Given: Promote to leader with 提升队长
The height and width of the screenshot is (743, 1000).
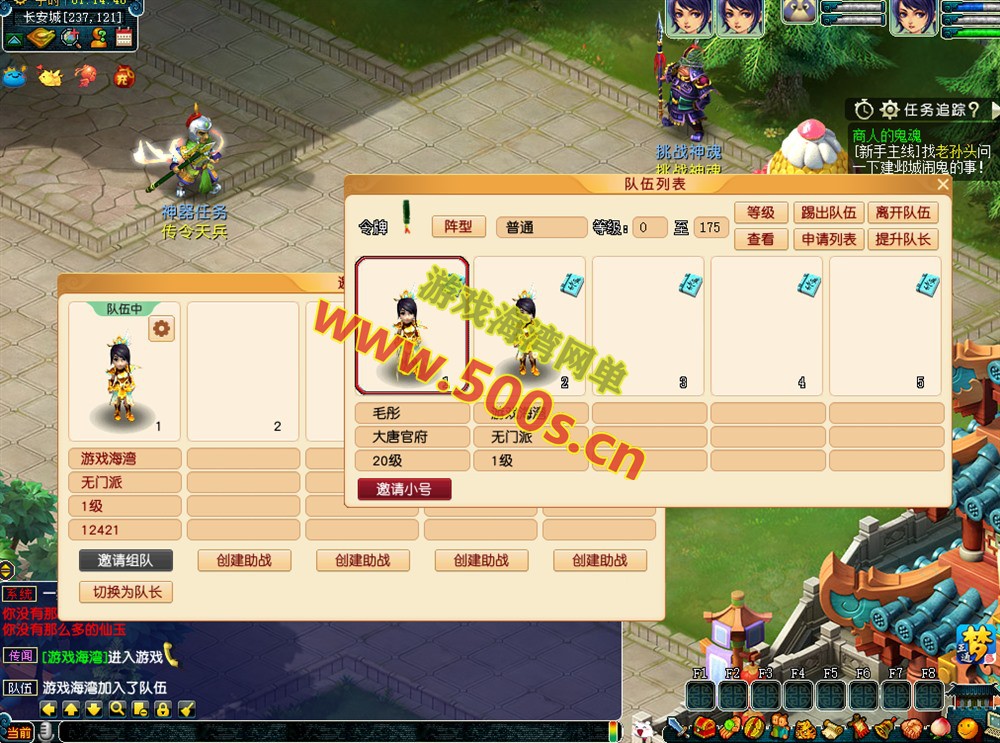Looking at the screenshot, I should pos(903,240).
